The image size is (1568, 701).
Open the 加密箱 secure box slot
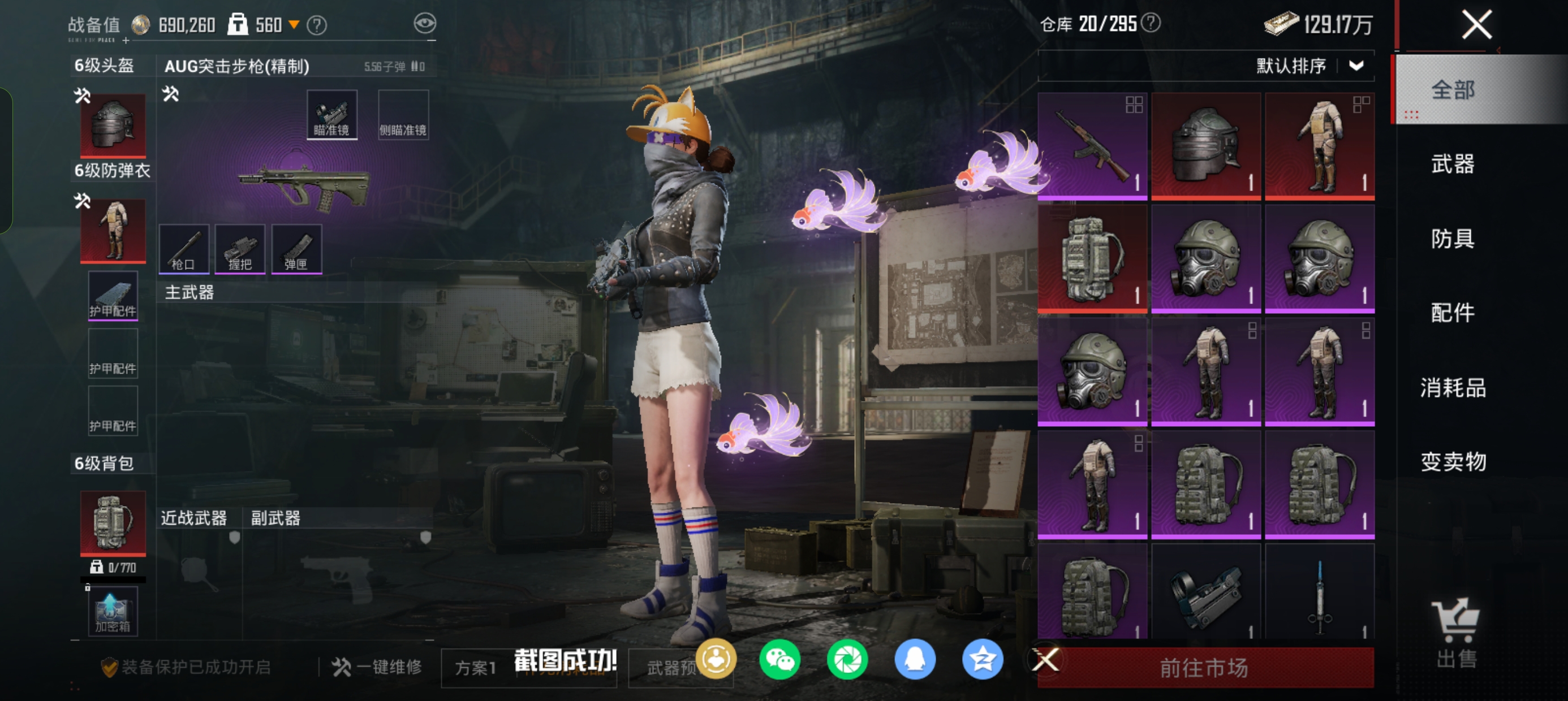click(113, 612)
